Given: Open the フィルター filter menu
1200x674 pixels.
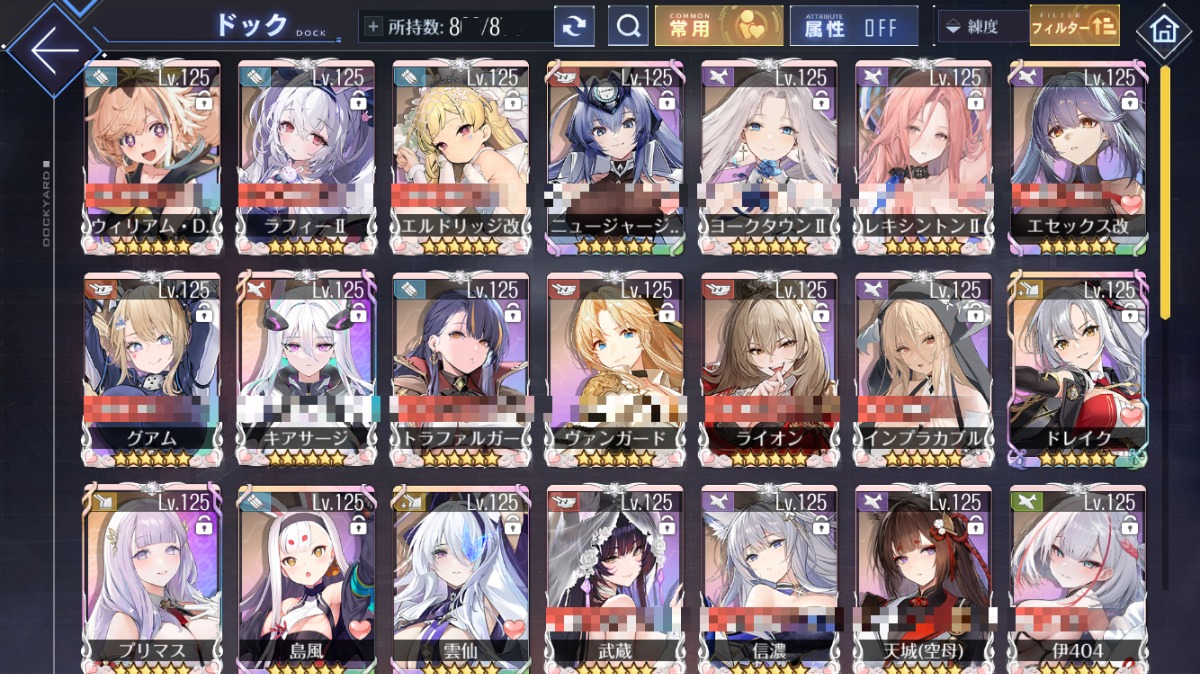Looking at the screenshot, I should [1075, 27].
